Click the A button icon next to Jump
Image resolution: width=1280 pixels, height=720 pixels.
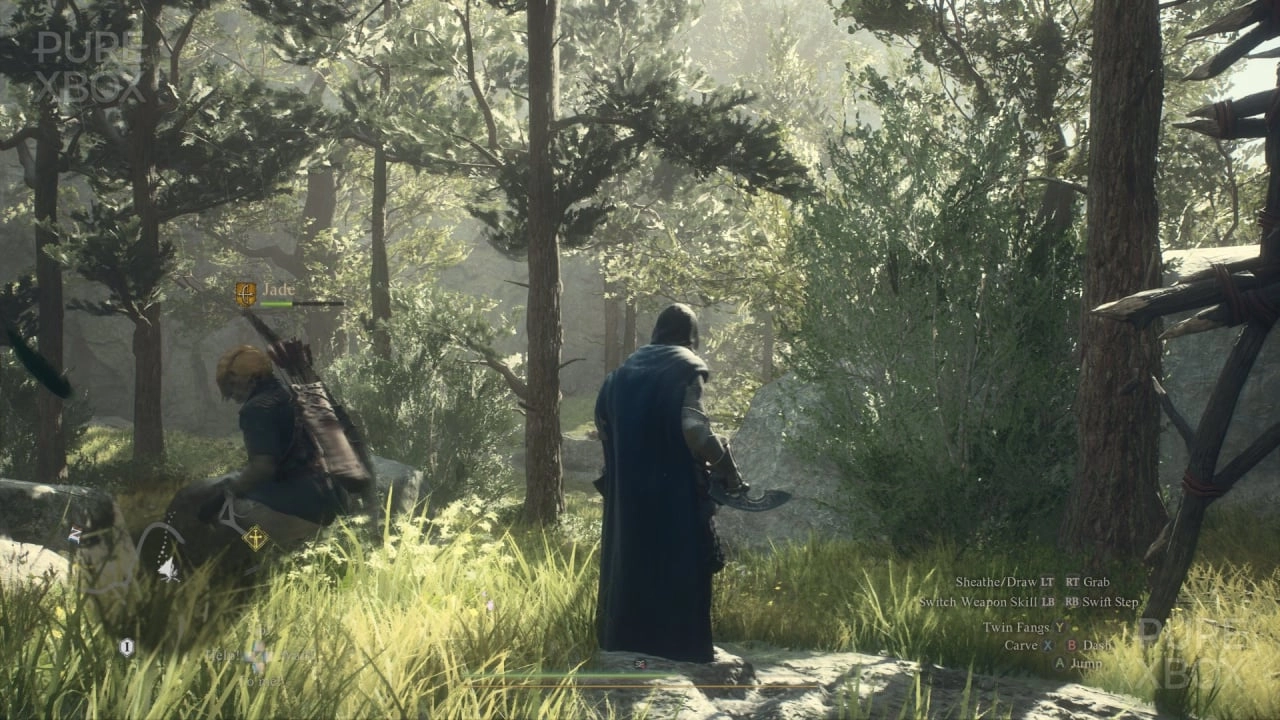tap(1060, 664)
